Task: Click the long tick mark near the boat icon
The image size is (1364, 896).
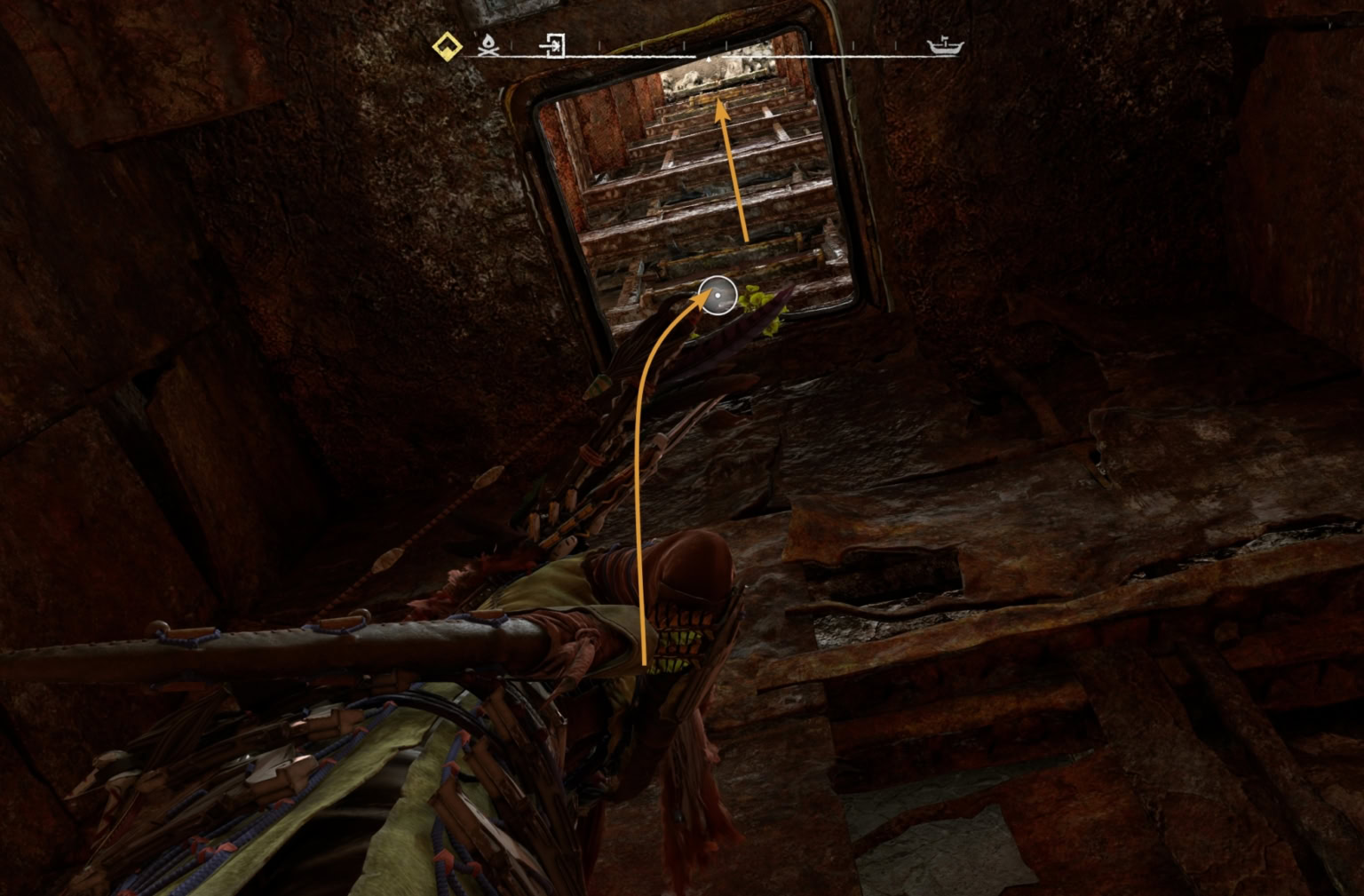Action: click(895, 45)
